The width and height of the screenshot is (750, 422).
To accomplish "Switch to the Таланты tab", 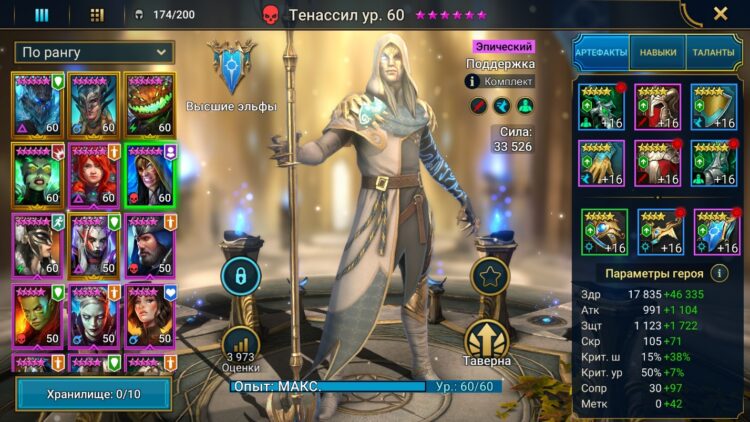I will click(x=713, y=52).
